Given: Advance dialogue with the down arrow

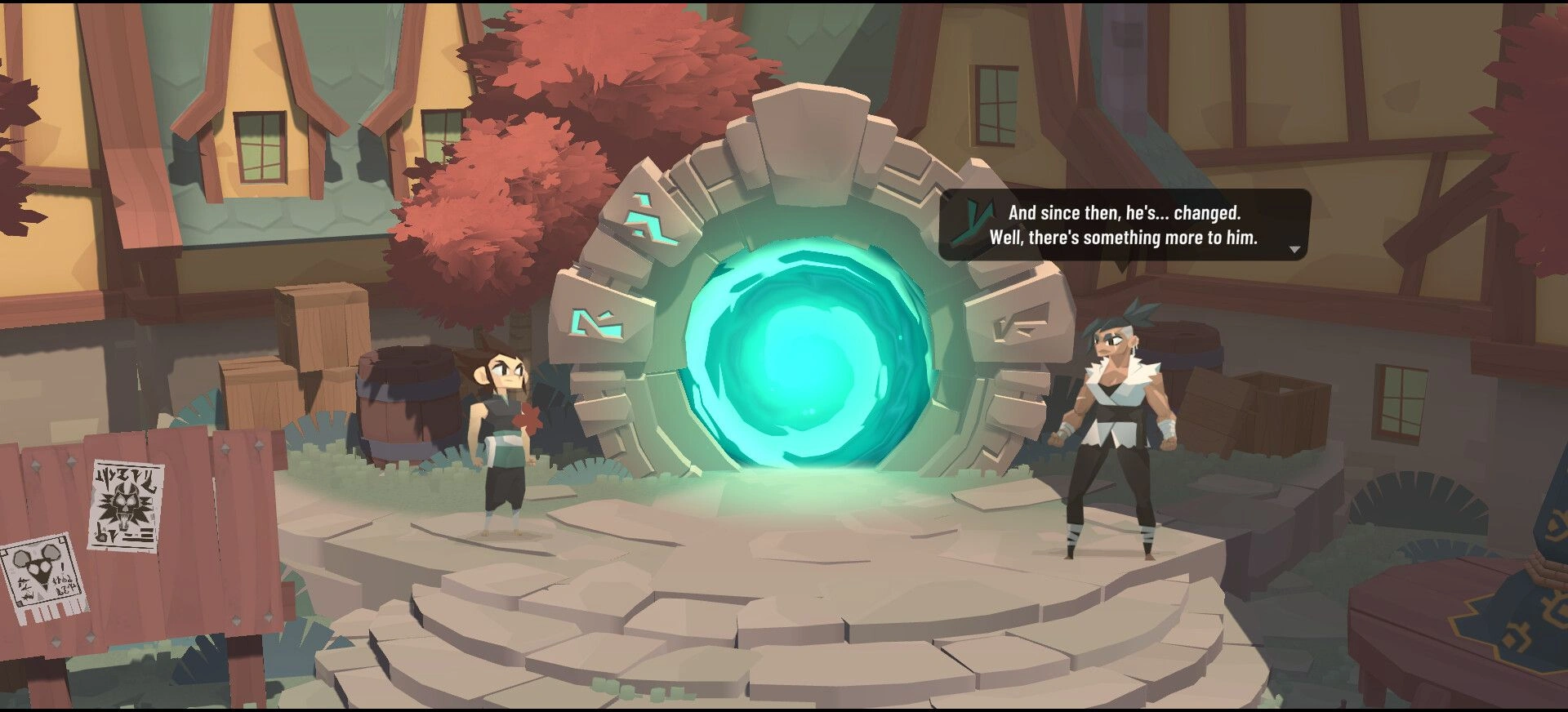Looking at the screenshot, I should 1294,250.
